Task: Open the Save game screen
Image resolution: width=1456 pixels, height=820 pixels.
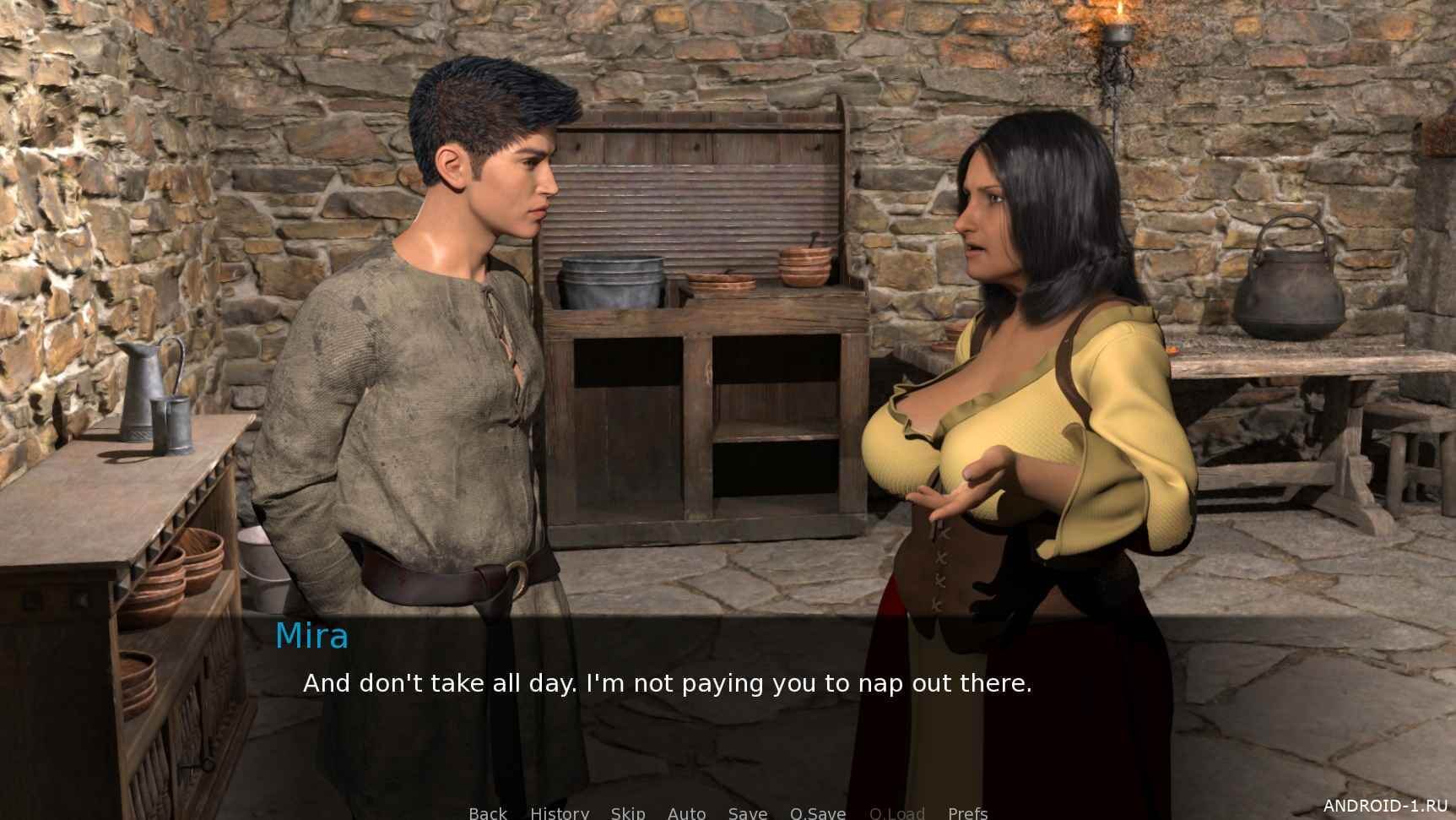Action: click(x=747, y=812)
